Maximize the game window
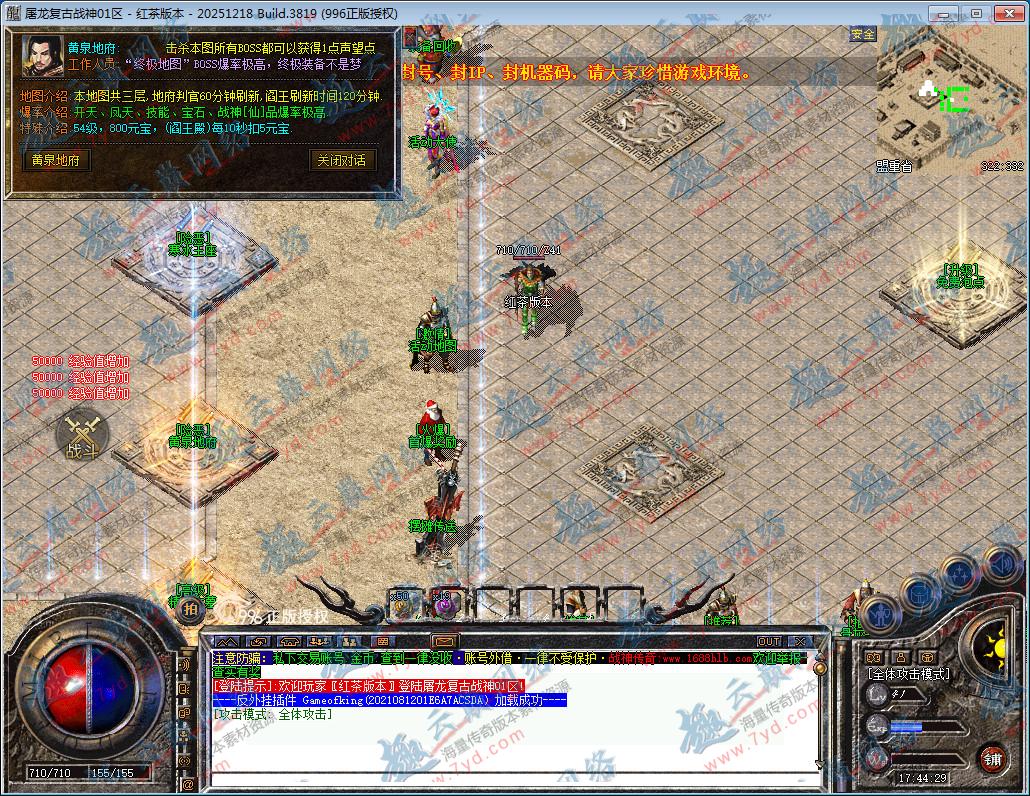Image resolution: width=1030 pixels, height=796 pixels. click(x=976, y=13)
